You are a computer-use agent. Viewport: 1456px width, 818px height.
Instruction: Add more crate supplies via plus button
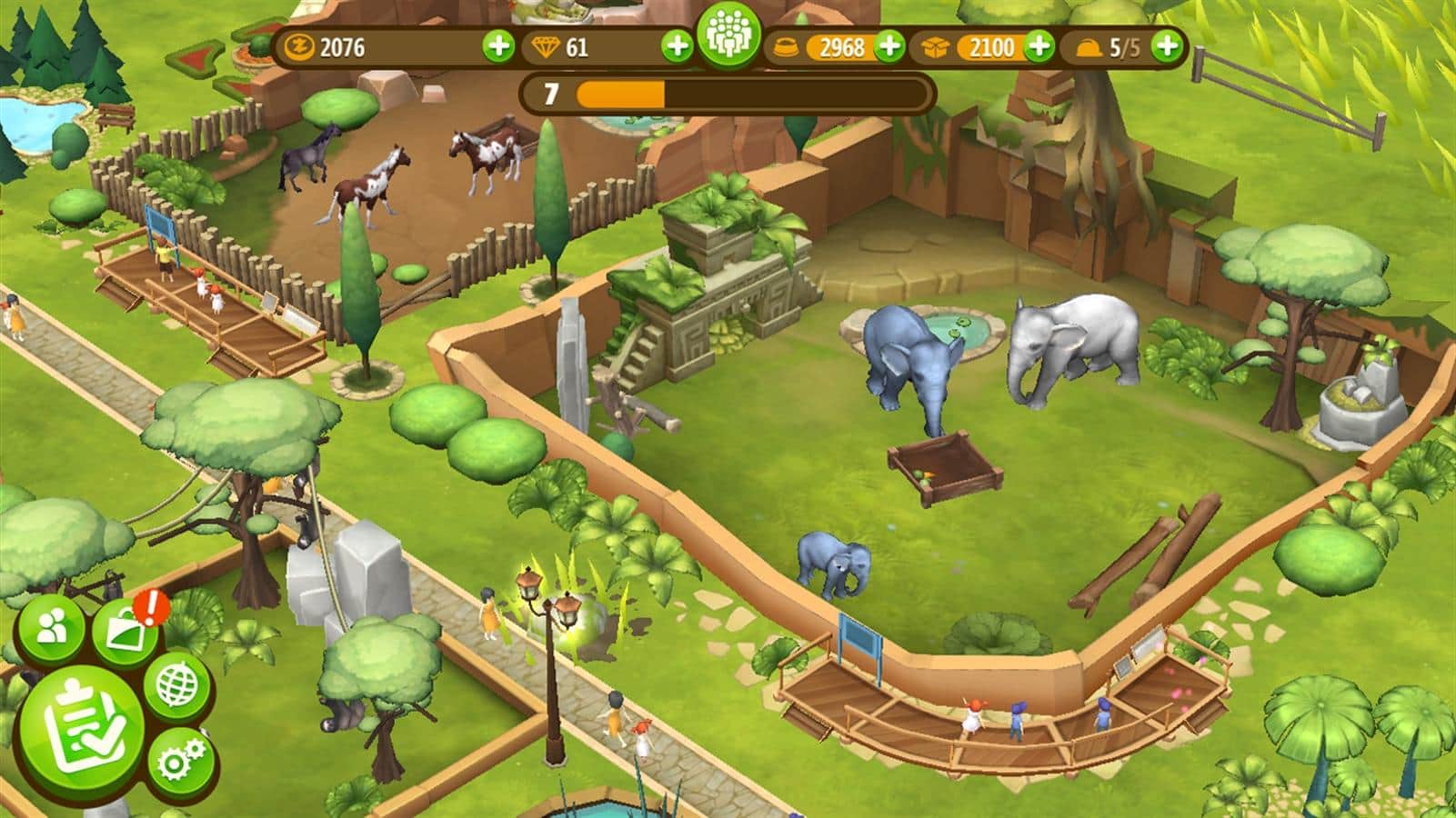pyautogui.click(x=1039, y=45)
